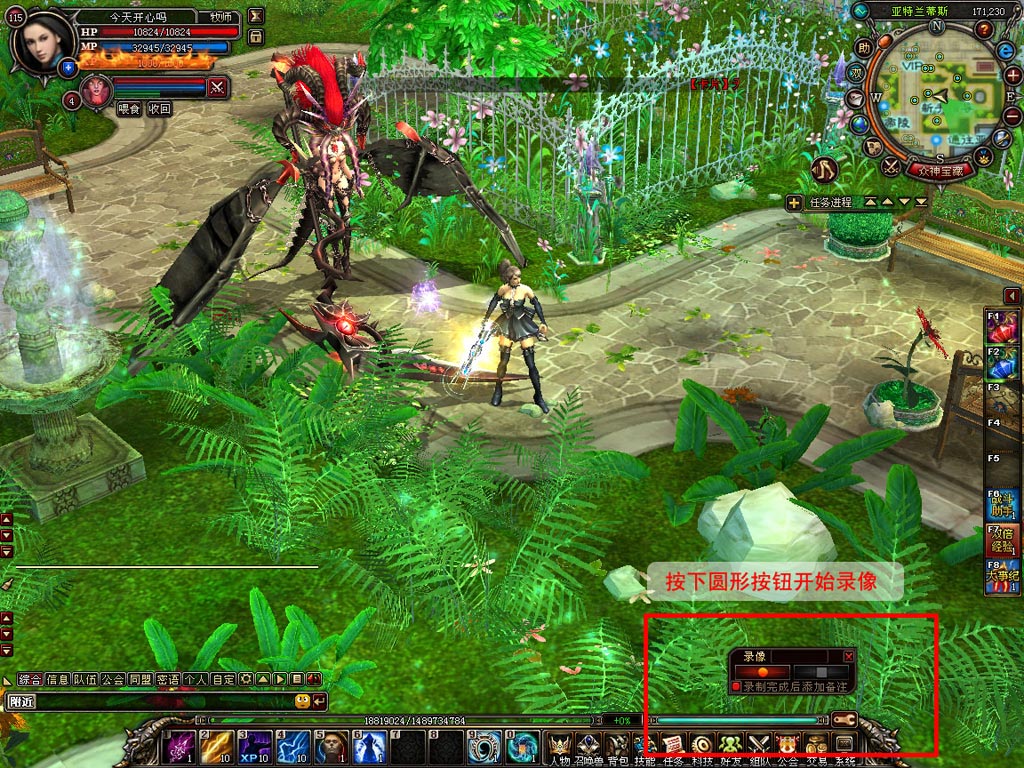The height and width of the screenshot is (768, 1024).
Task: Tick the 录制完成后添加备注 checkbox
Action: (x=736, y=688)
